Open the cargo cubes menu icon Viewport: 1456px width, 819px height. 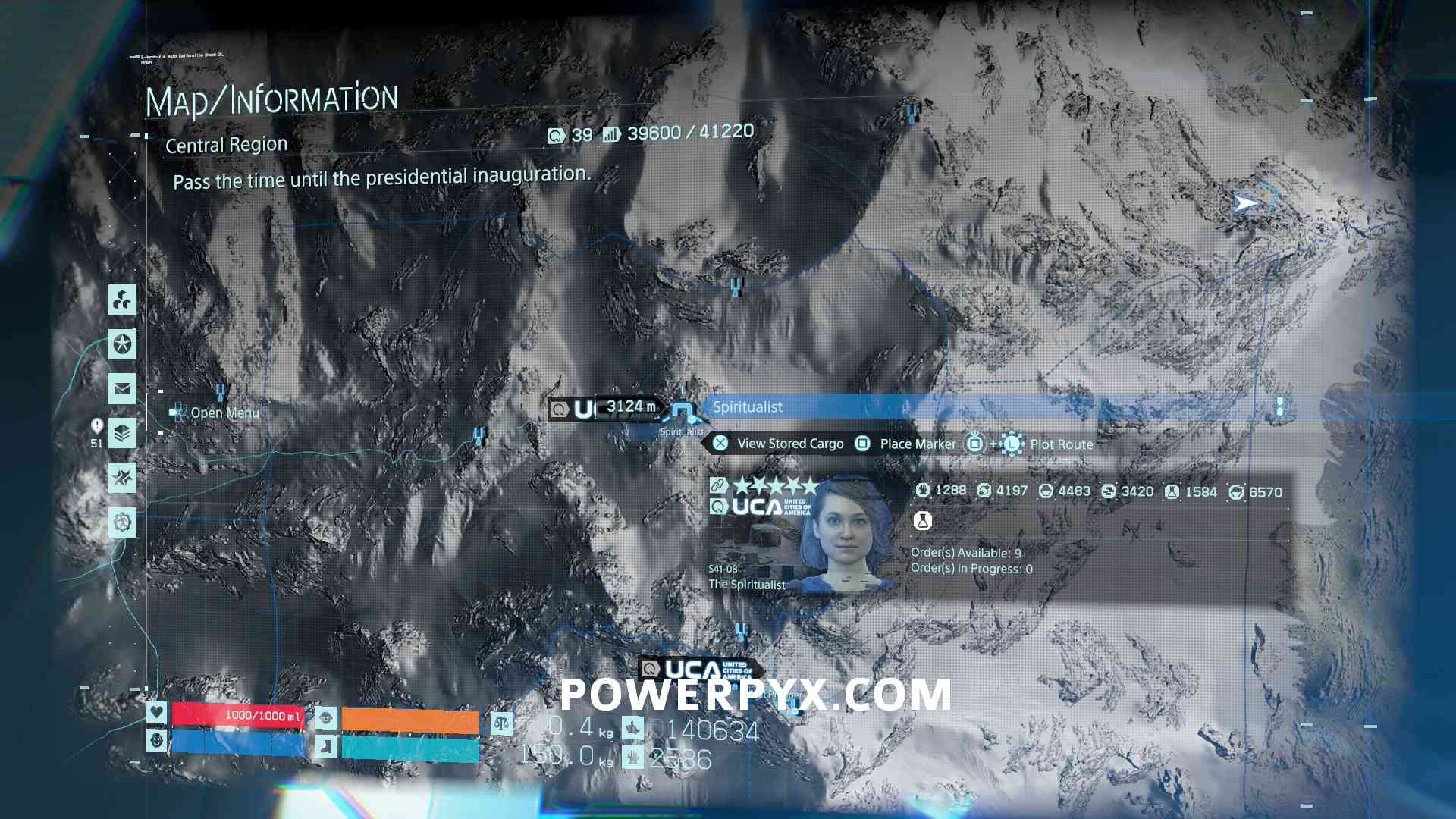122,300
